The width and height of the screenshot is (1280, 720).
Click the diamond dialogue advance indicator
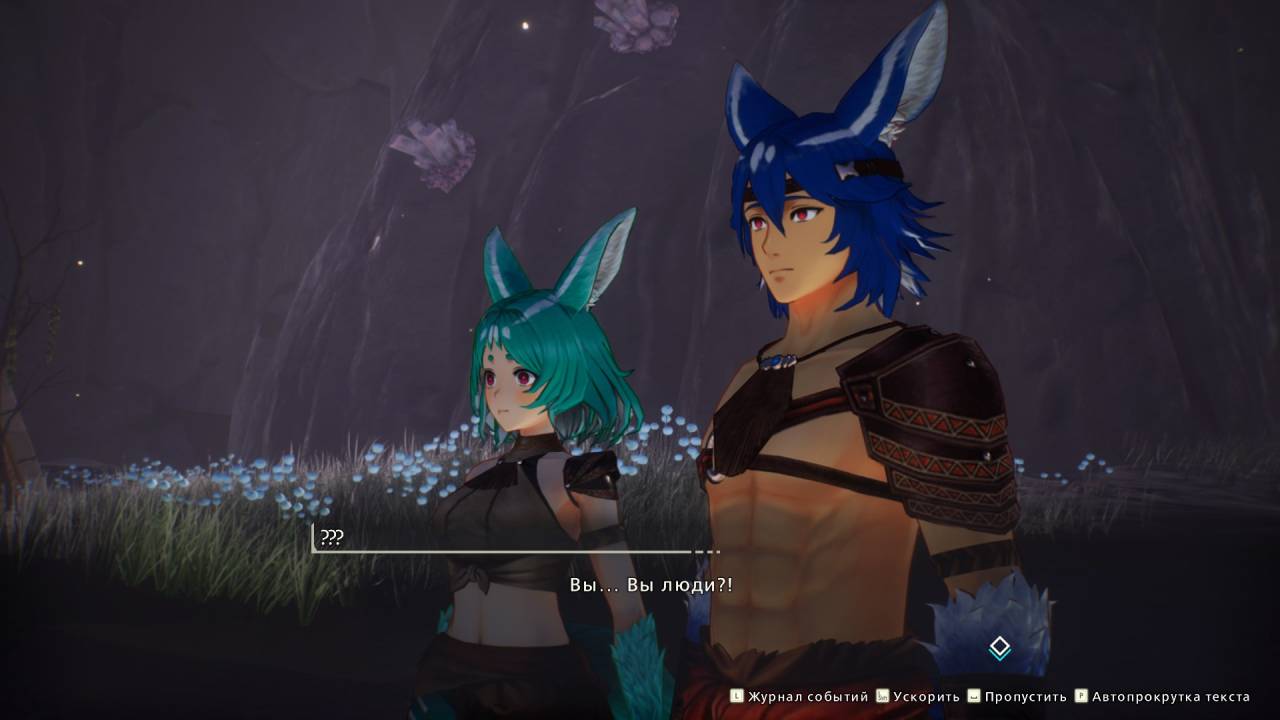pos(999,648)
